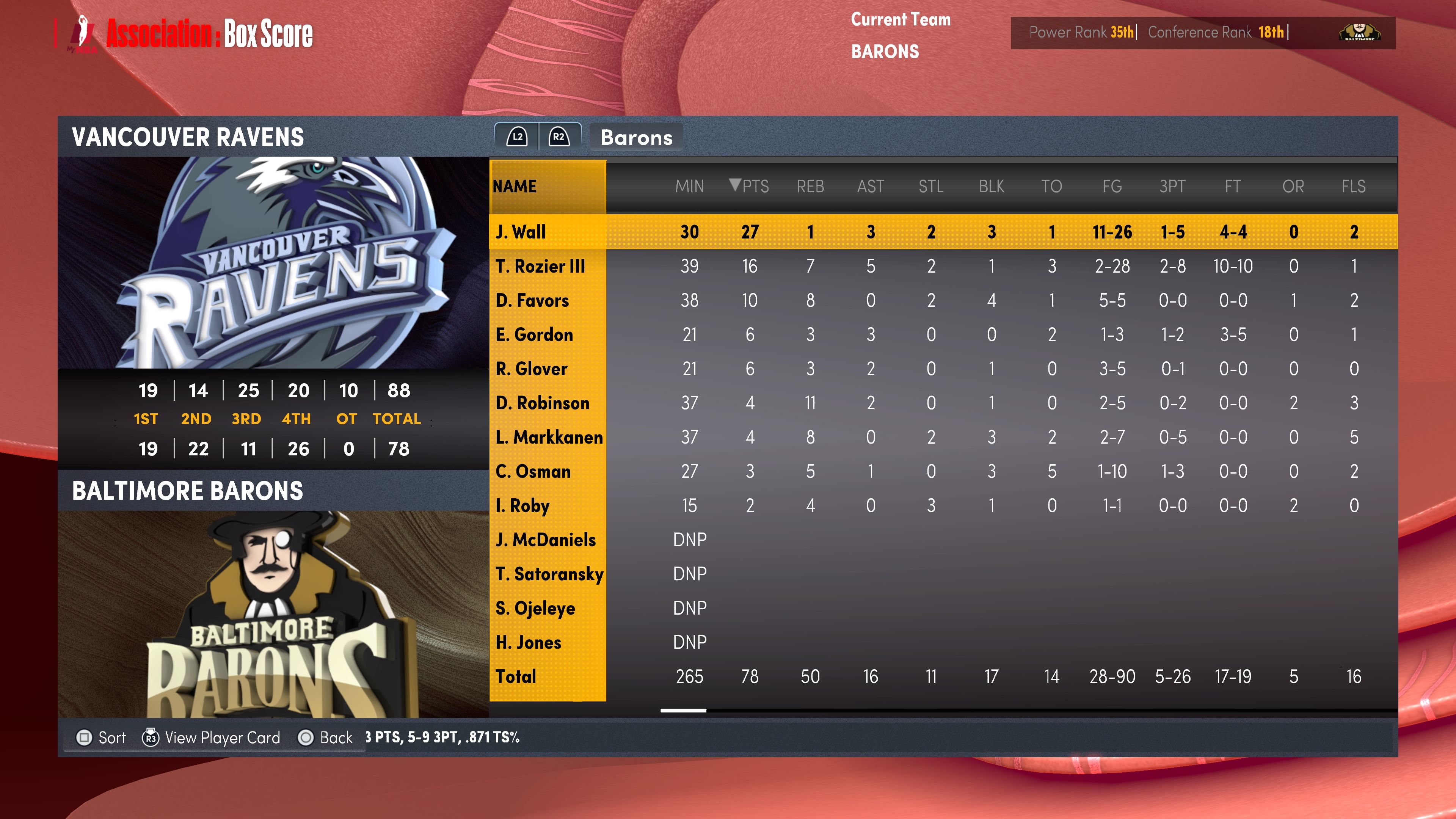
Task: Open View Player Card option
Action: (212, 737)
